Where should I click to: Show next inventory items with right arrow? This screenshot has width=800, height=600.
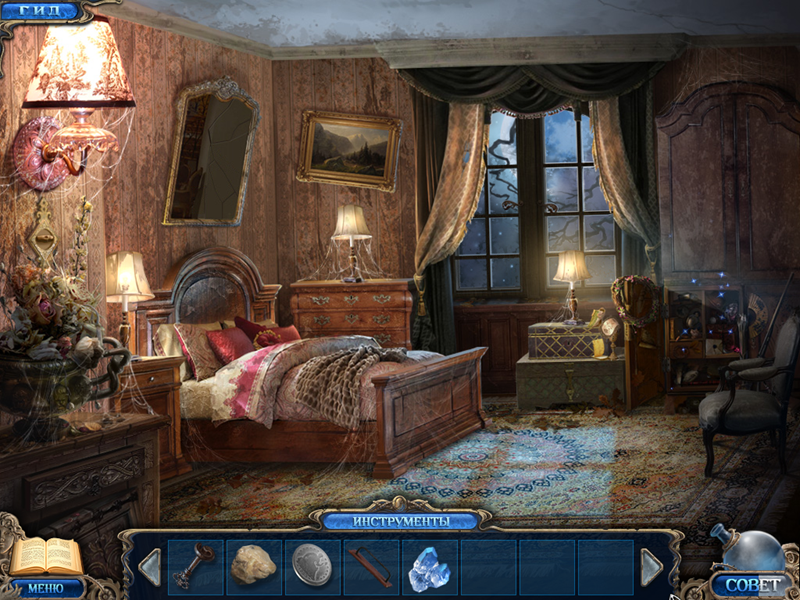(651, 567)
